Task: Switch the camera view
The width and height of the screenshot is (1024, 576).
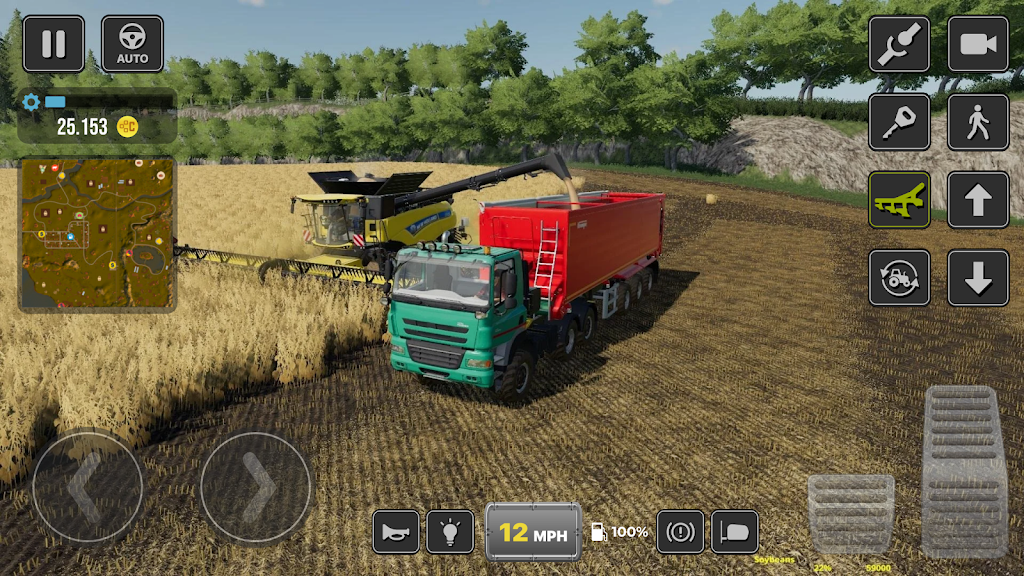Action: (978, 44)
